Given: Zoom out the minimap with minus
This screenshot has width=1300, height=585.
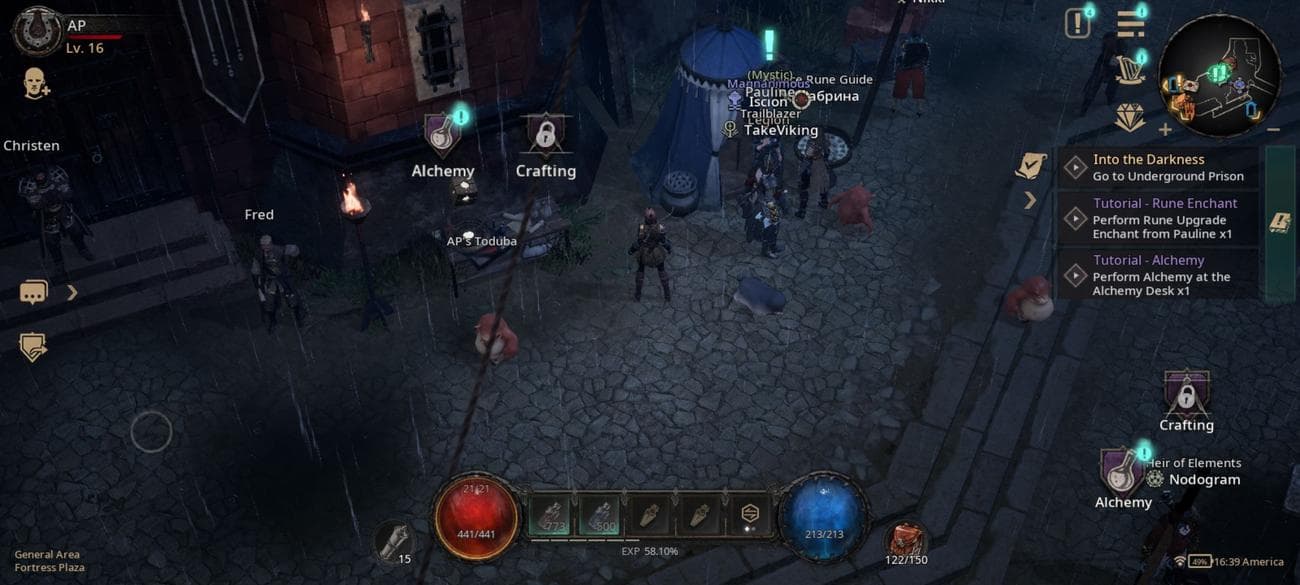Looking at the screenshot, I should (x=1273, y=130).
